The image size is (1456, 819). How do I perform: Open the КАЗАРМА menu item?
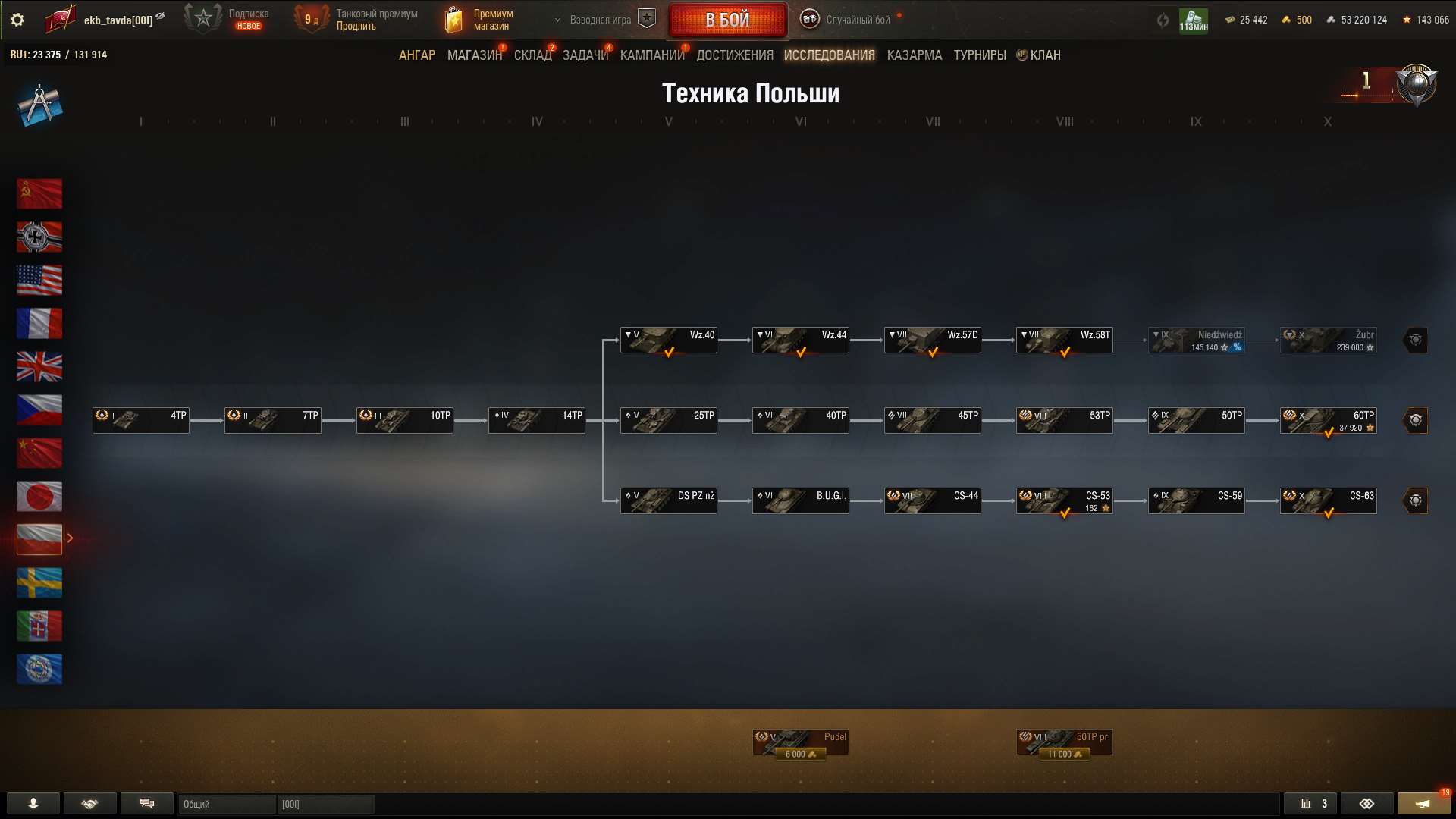(914, 55)
